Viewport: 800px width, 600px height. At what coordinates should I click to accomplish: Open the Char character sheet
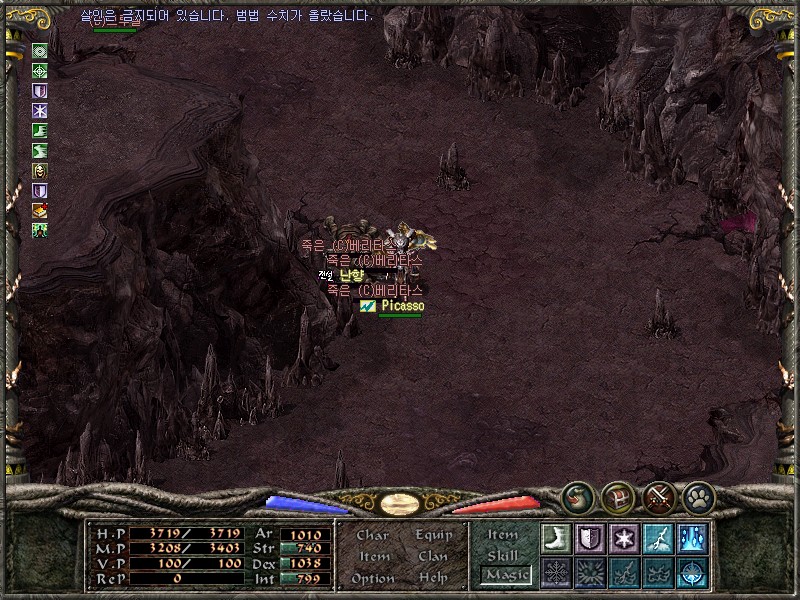pos(372,535)
